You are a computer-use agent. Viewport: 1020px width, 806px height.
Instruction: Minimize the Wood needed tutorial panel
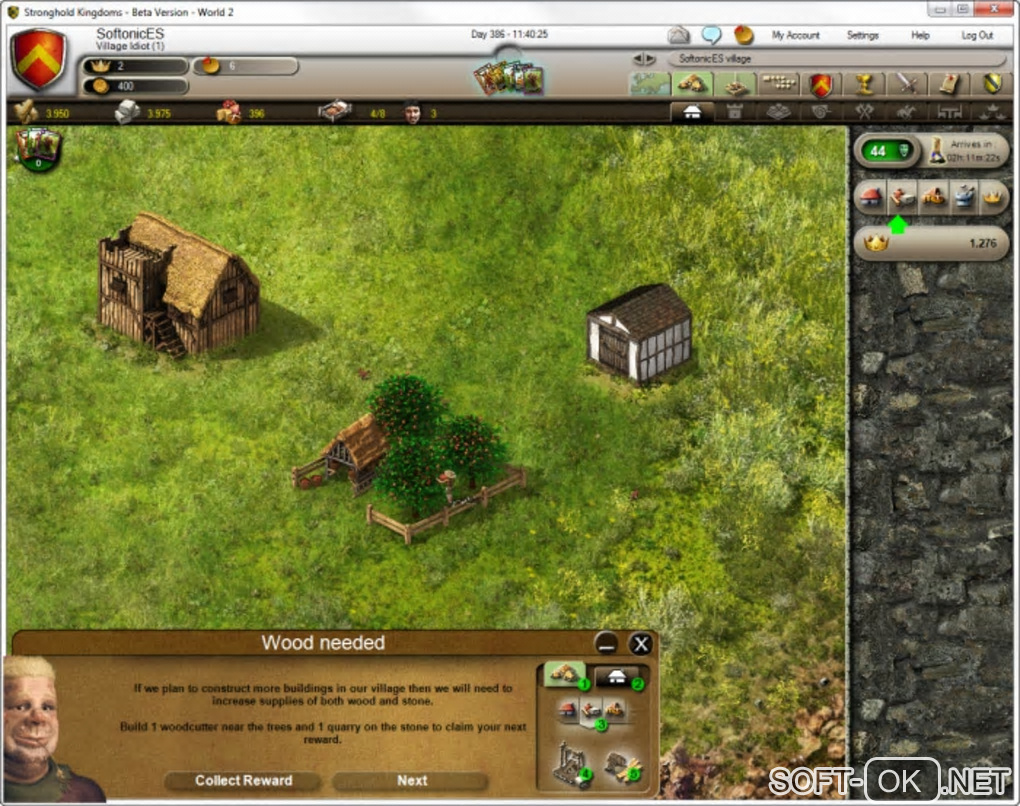(x=605, y=644)
